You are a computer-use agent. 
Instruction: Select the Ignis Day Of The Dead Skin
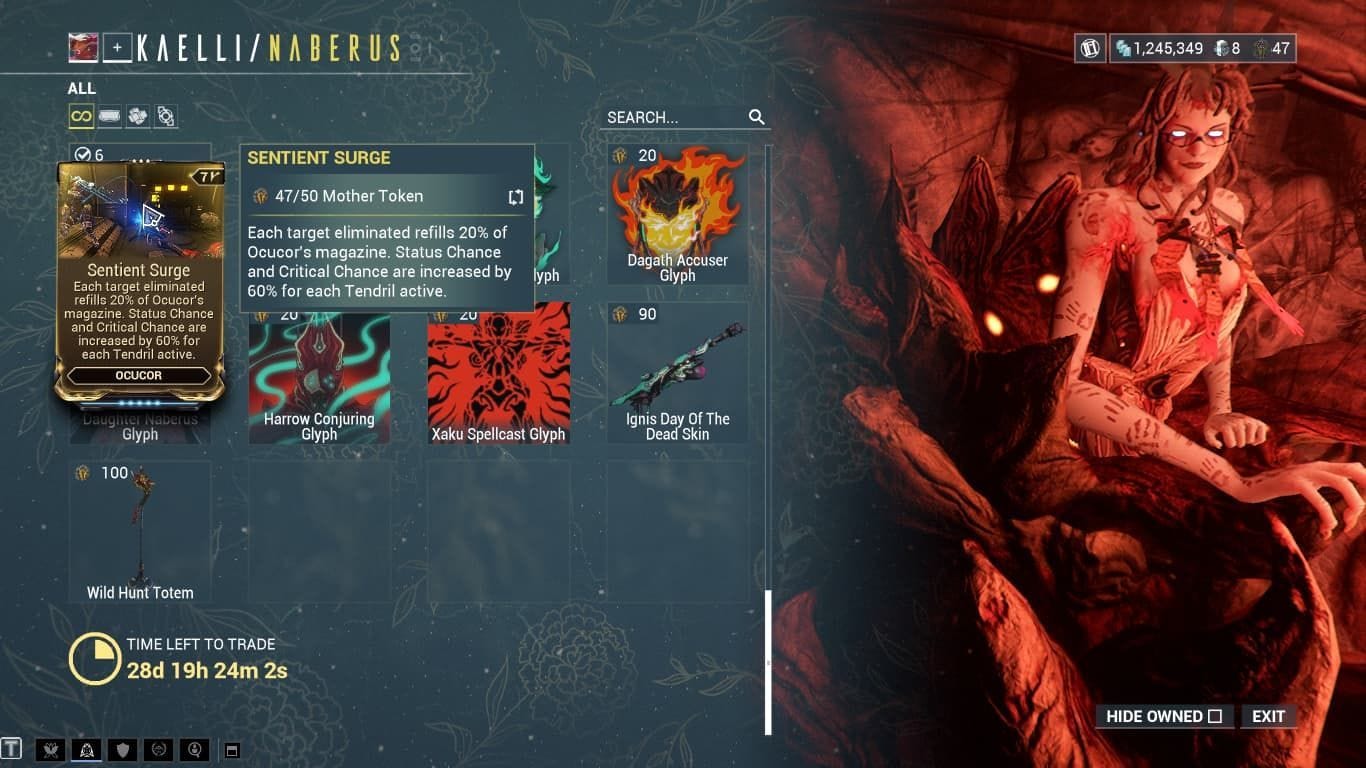(x=678, y=370)
